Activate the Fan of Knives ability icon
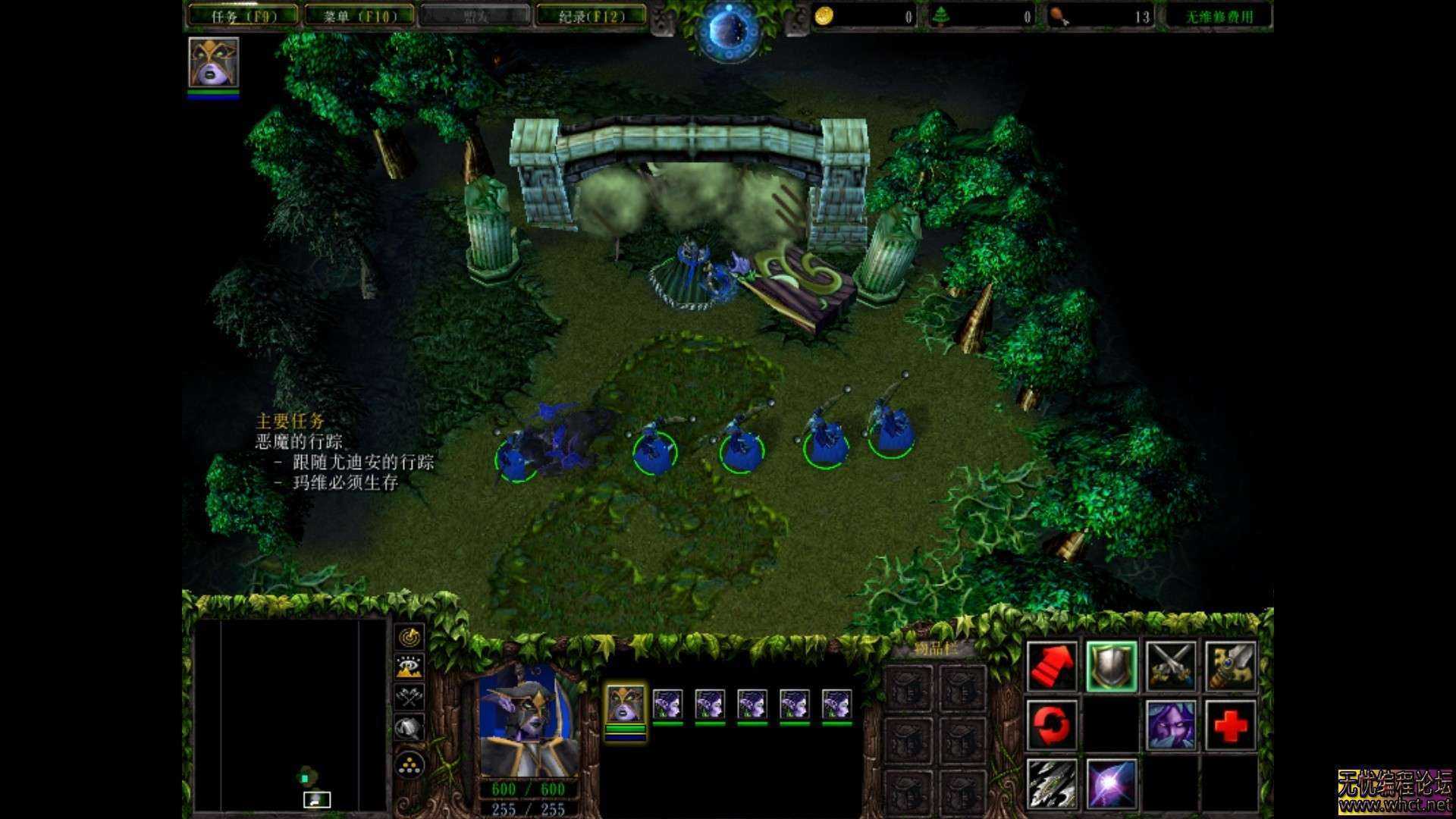The height and width of the screenshot is (819, 1456). pyautogui.click(x=1053, y=786)
